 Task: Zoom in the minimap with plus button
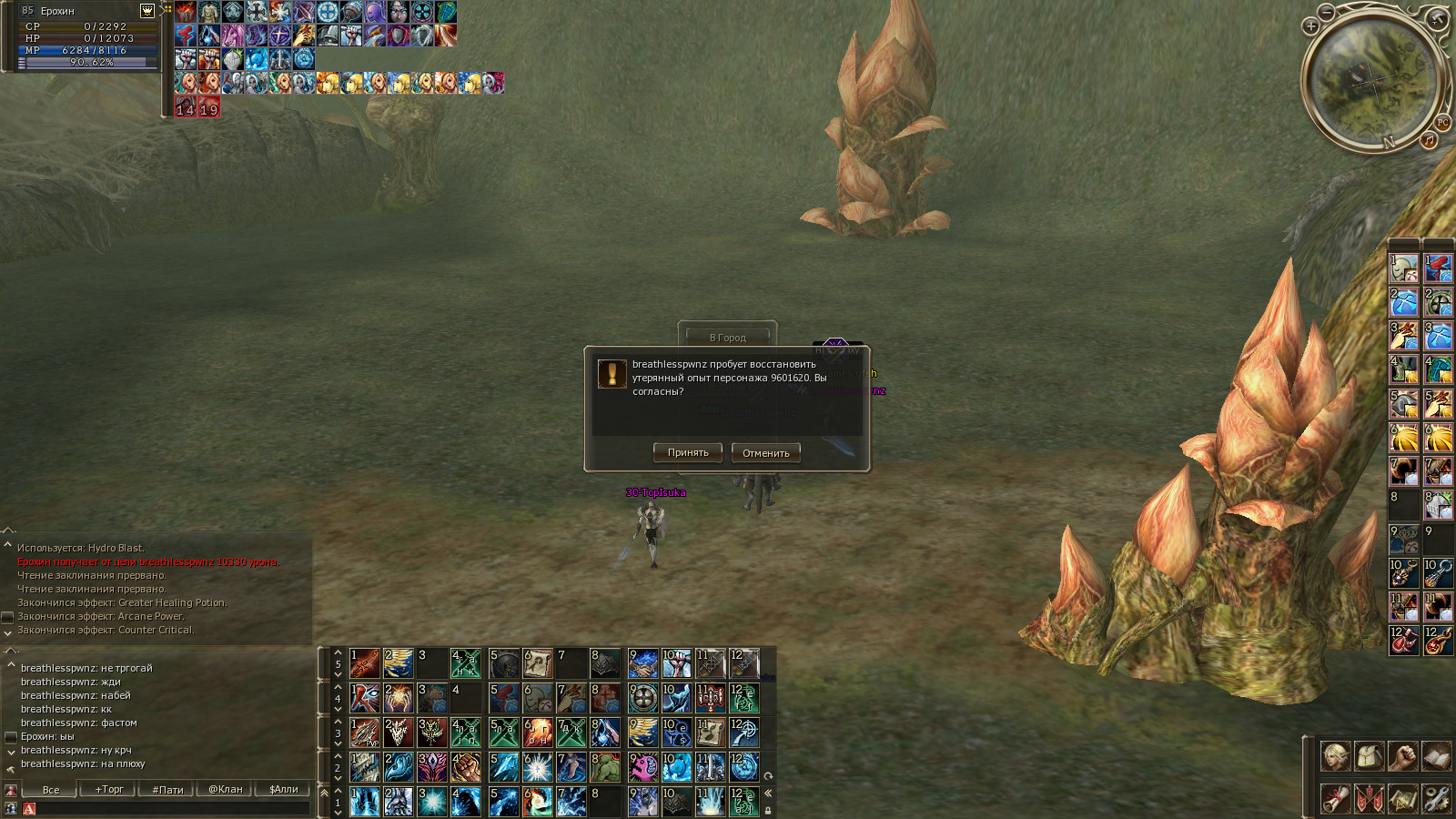point(1310,26)
